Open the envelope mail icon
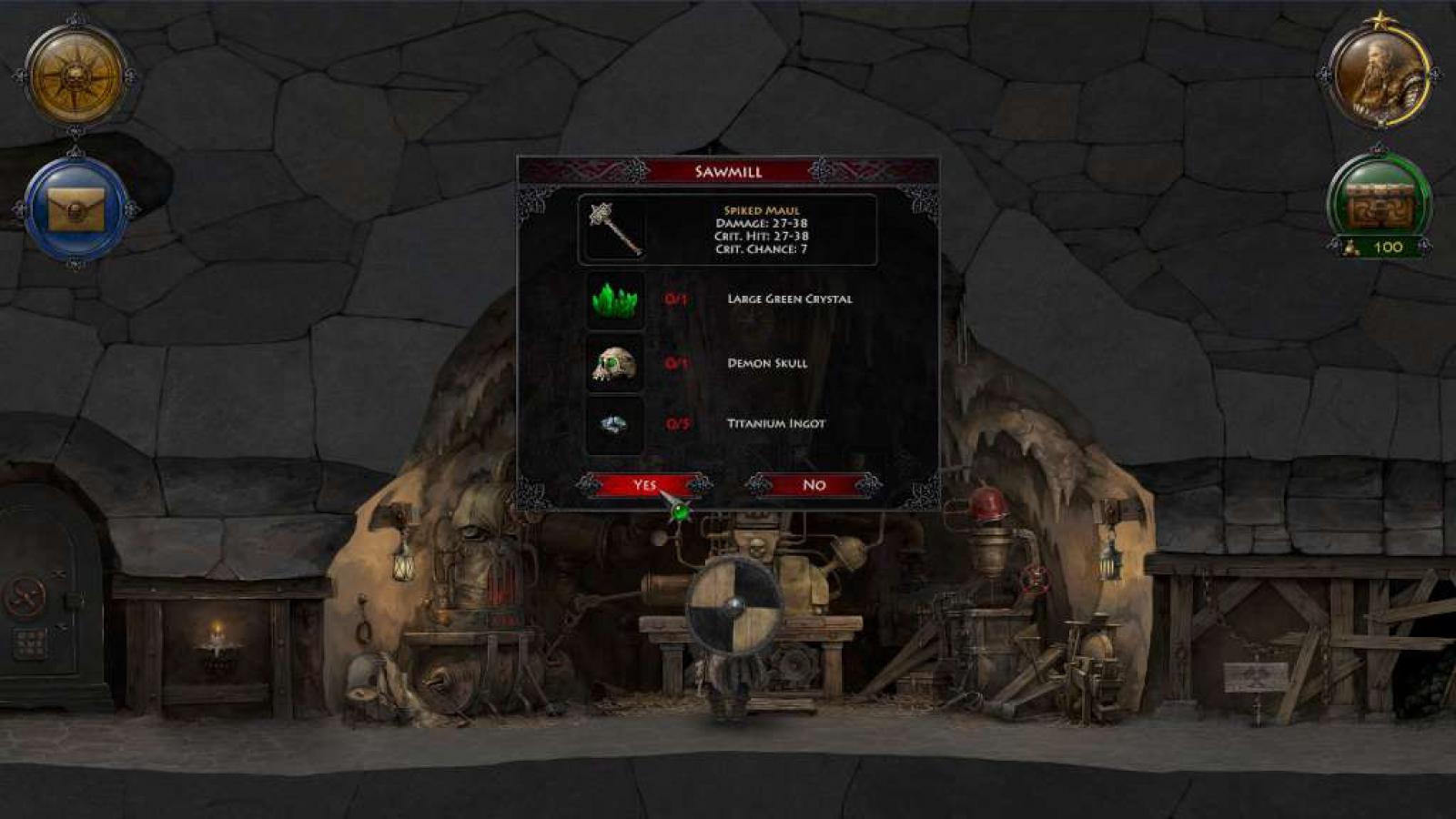The height and width of the screenshot is (819, 1456). (x=76, y=209)
